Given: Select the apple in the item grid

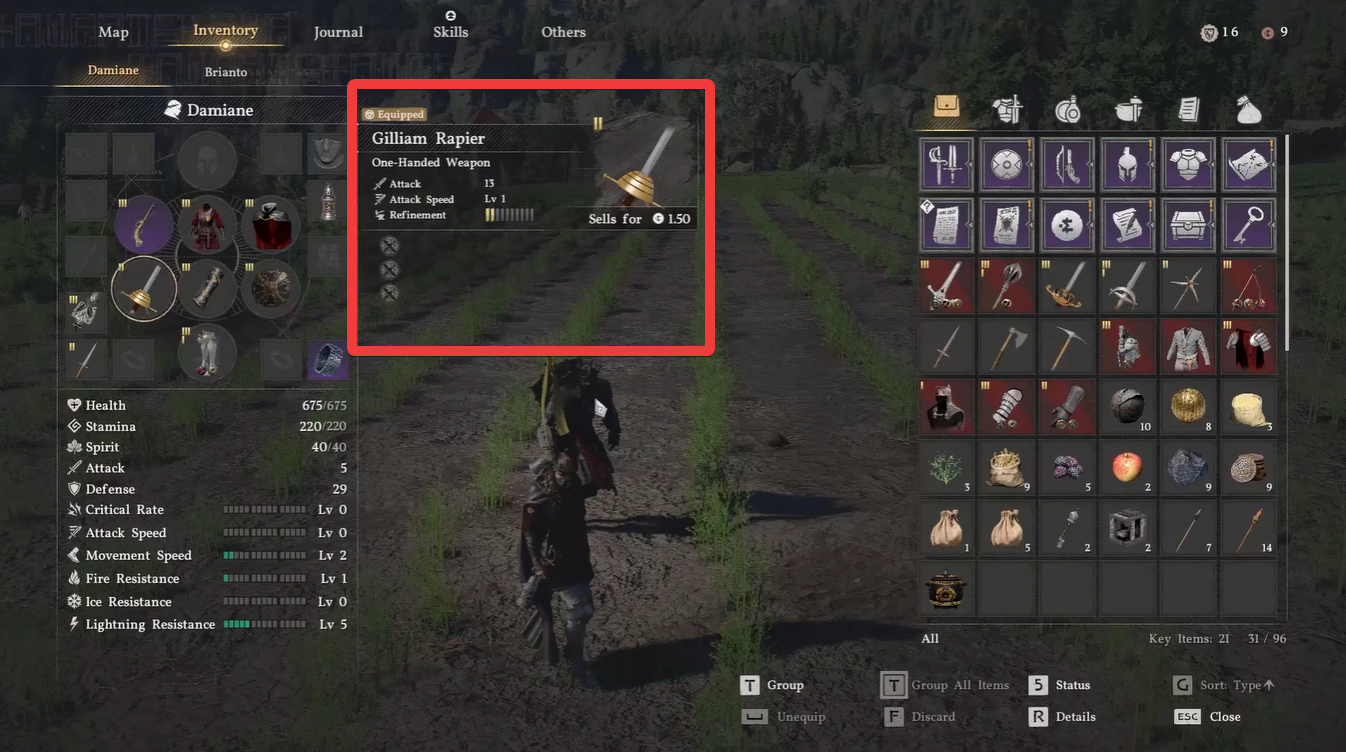Looking at the screenshot, I should pyautogui.click(x=1127, y=468).
